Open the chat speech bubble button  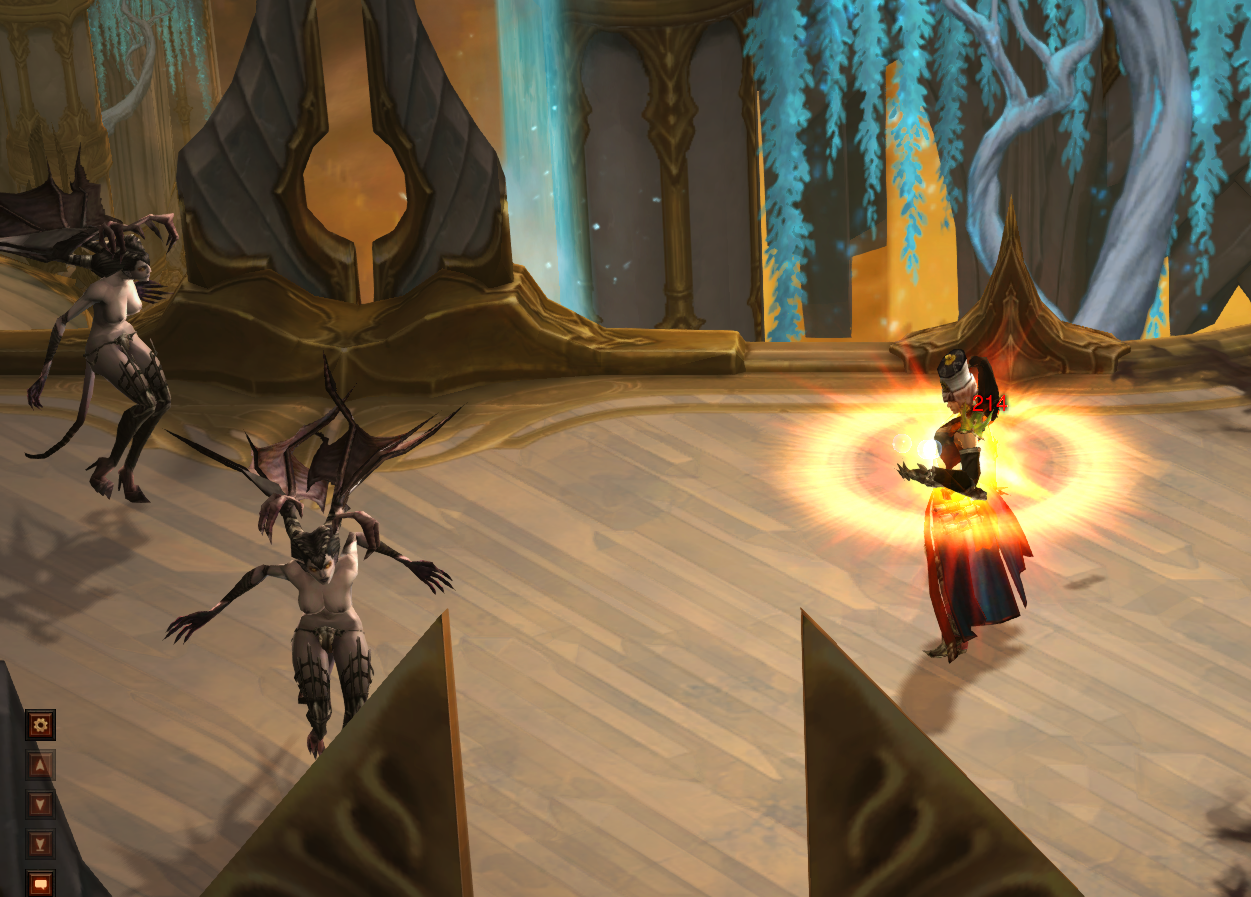40,883
